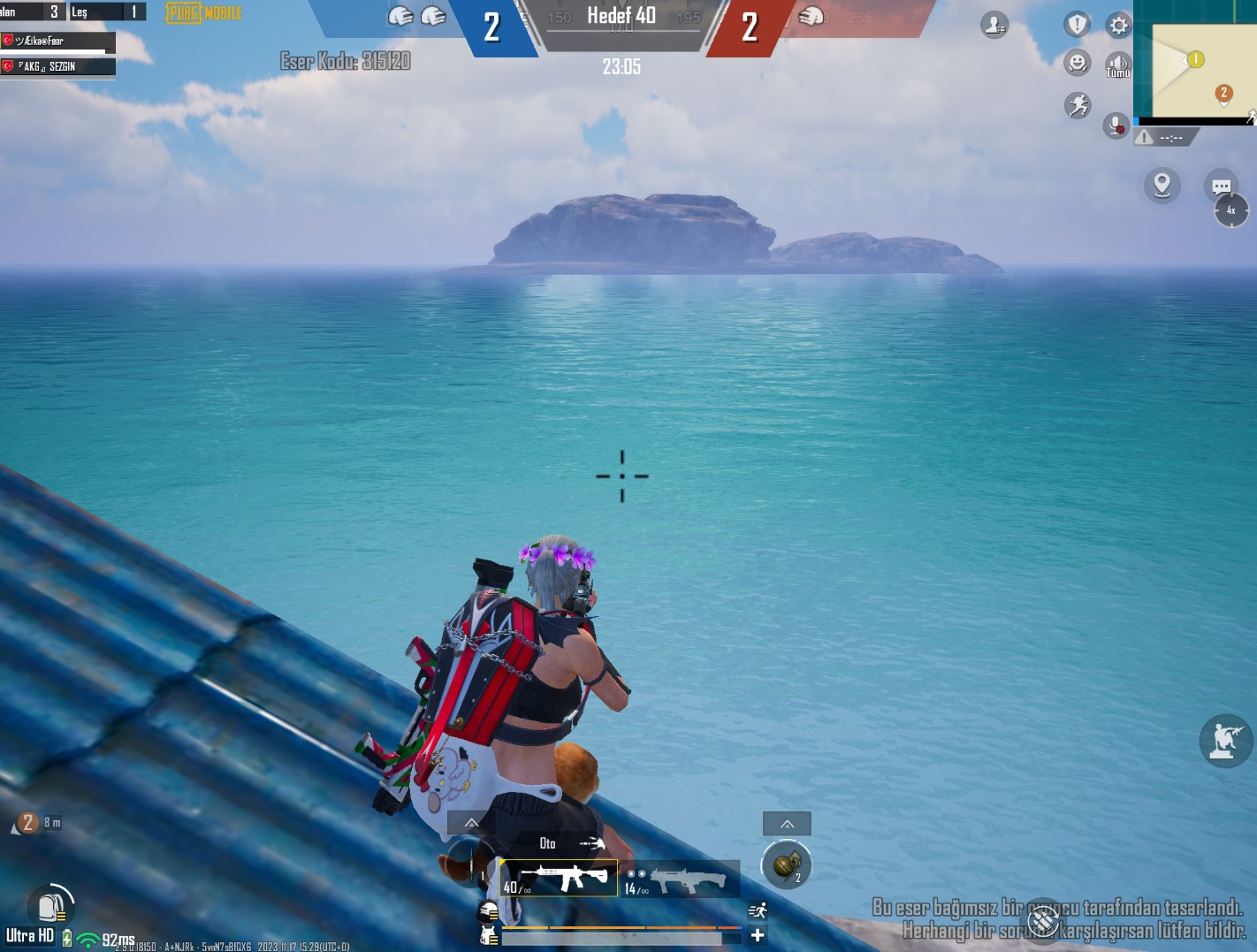The image size is (1257, 952).
Task: Select the assault rifle weapon slot
Action: coord(559,878)
